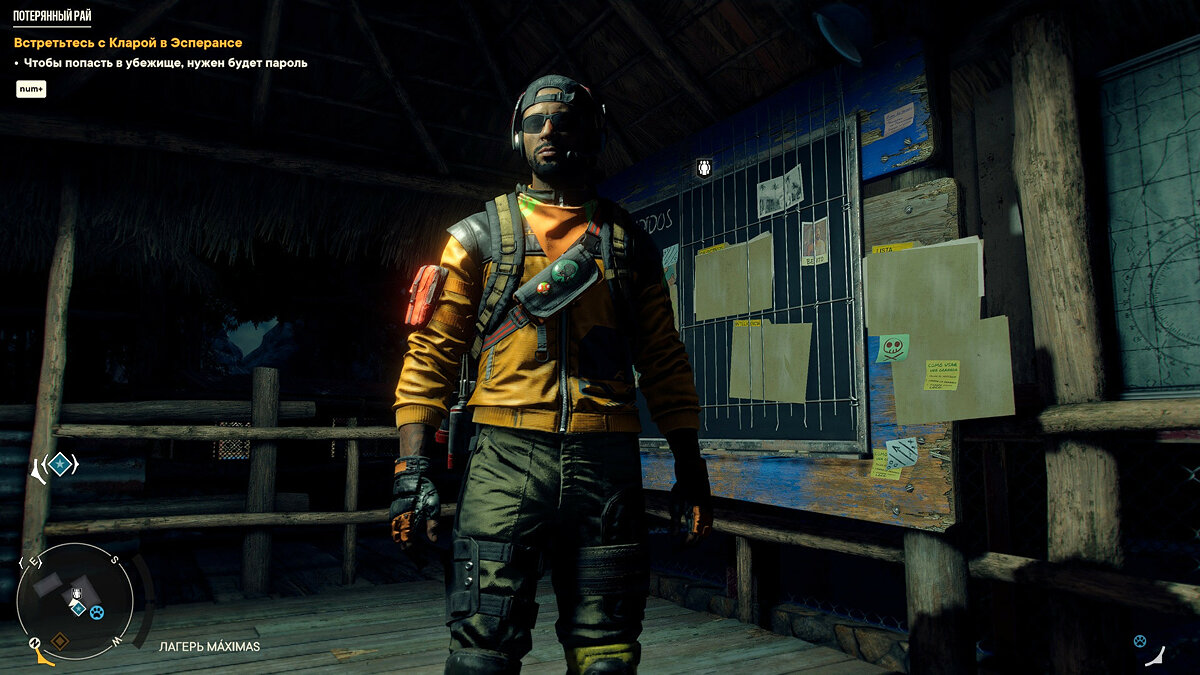
Task: Select the blue star waypoint indicator above minimap
Action: 60,464
